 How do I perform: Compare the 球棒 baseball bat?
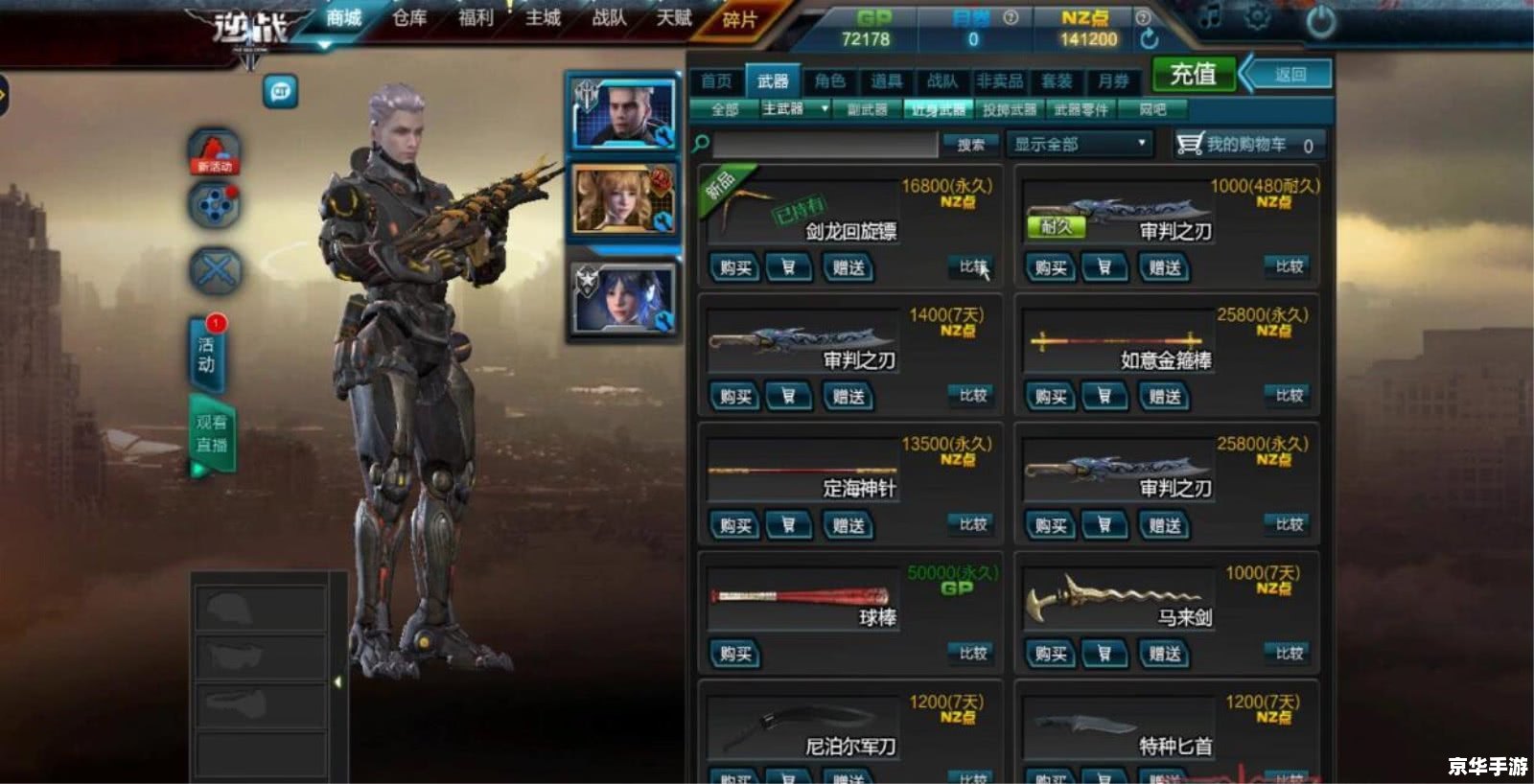(973, 654)
